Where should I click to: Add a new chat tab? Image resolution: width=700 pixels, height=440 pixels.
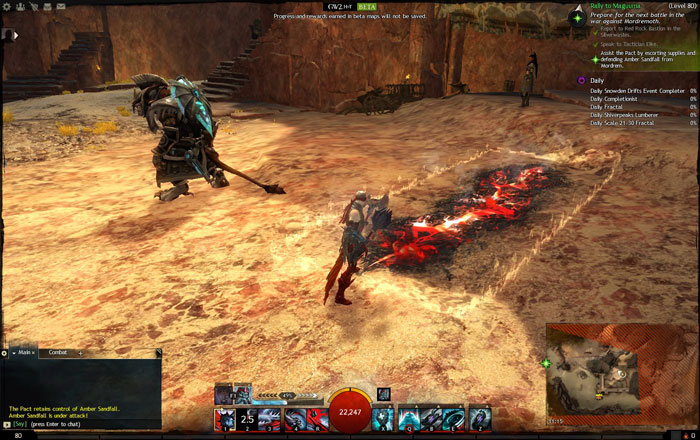(80, 352)
